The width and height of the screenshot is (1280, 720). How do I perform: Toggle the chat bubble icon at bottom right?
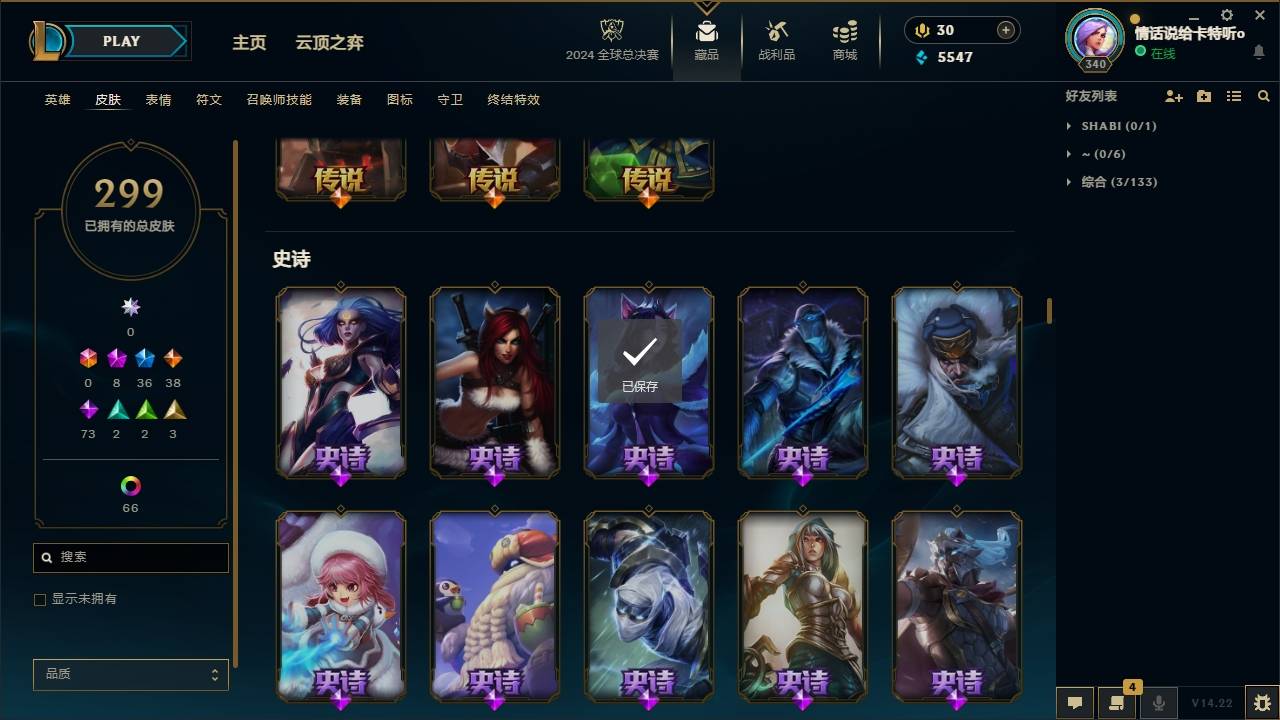[1074, 702]
